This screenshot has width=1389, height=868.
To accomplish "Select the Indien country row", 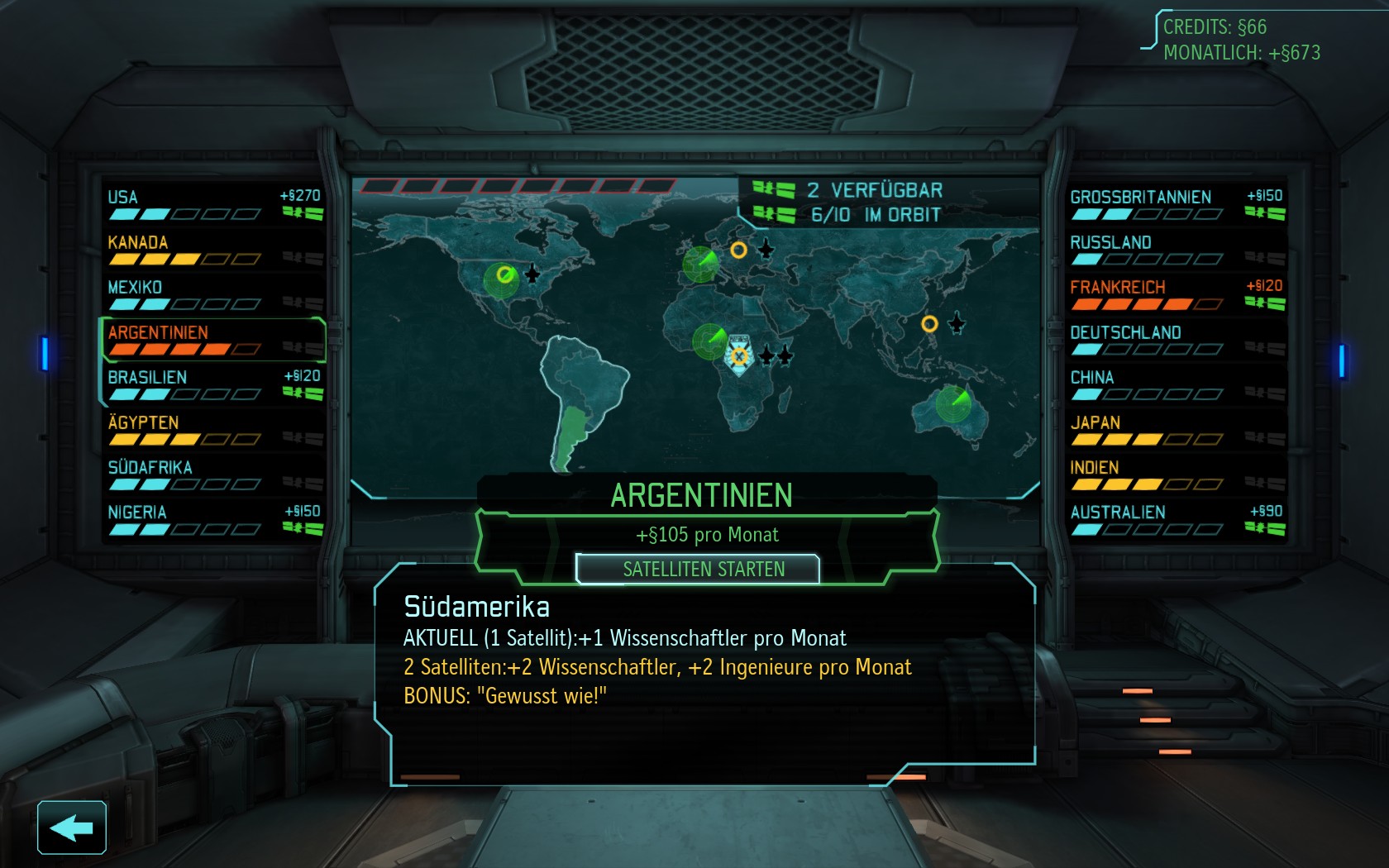I will point(1176,475).
